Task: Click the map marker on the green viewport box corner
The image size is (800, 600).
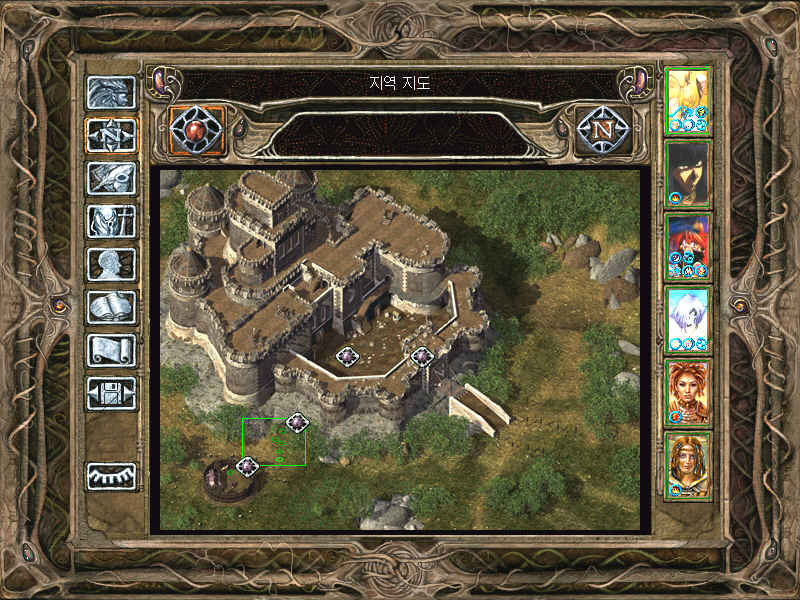Action: pyautogui.click(x=296, y=422)
